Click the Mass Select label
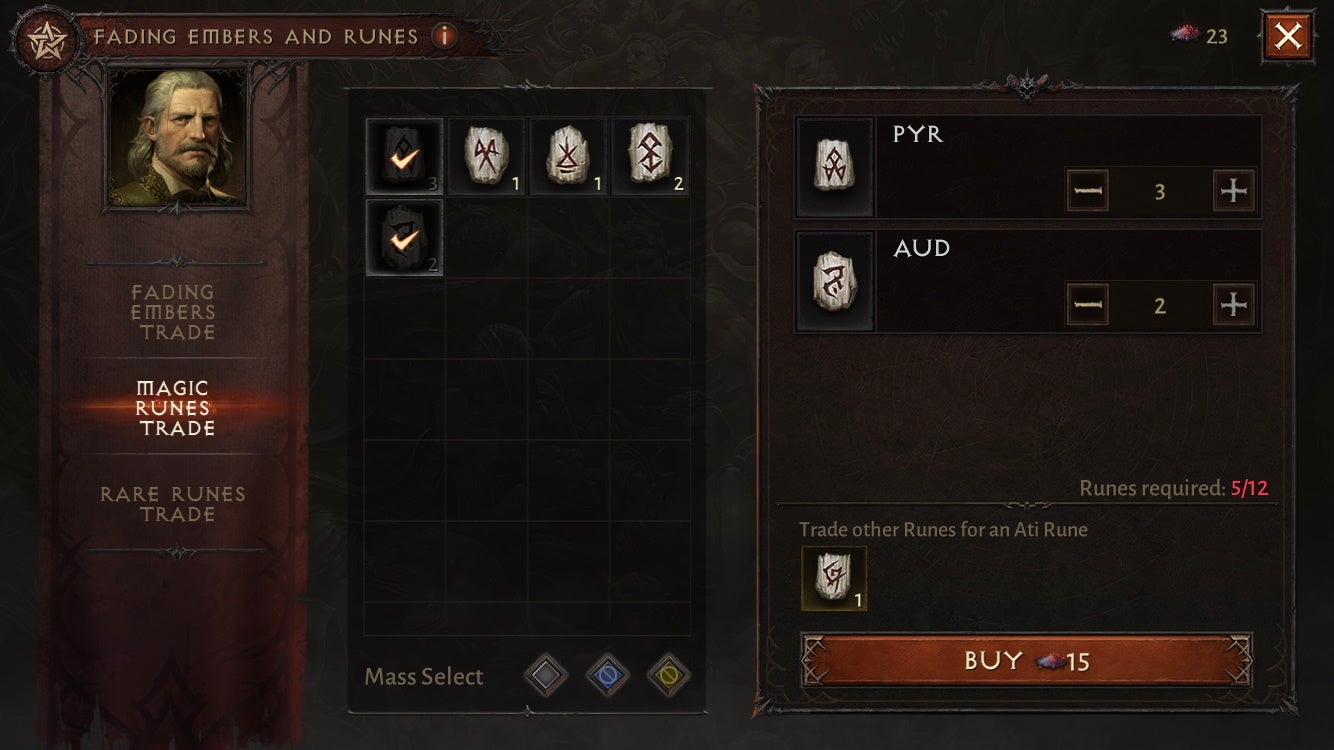 tap(424, 676)
